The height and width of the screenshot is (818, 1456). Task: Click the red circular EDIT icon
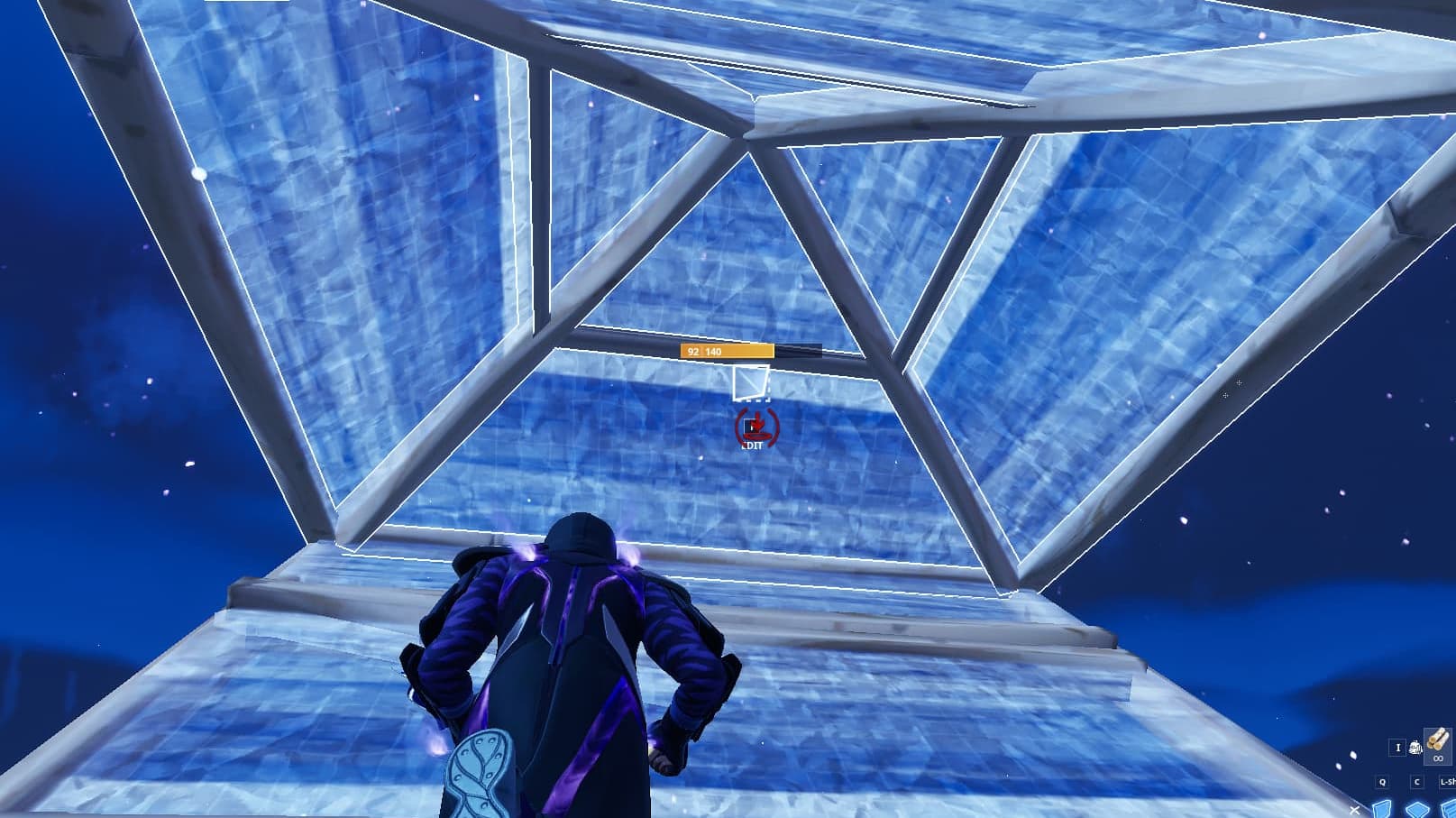757,427
